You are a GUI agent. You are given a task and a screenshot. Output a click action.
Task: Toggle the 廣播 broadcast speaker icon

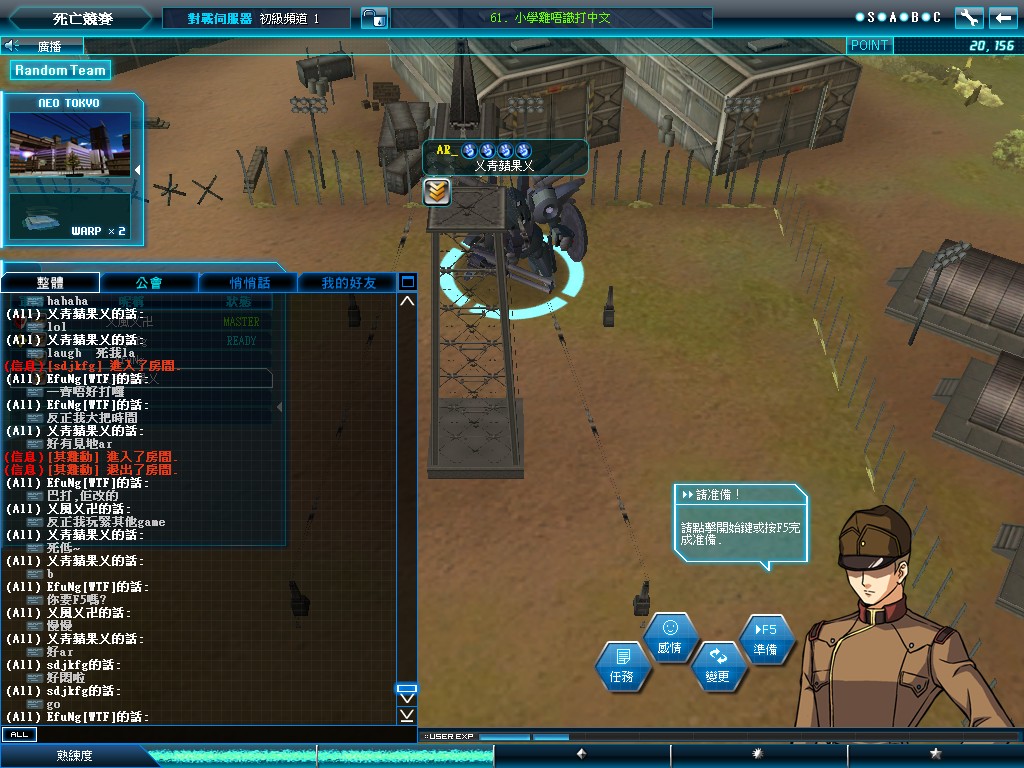[x=12, y=46]
